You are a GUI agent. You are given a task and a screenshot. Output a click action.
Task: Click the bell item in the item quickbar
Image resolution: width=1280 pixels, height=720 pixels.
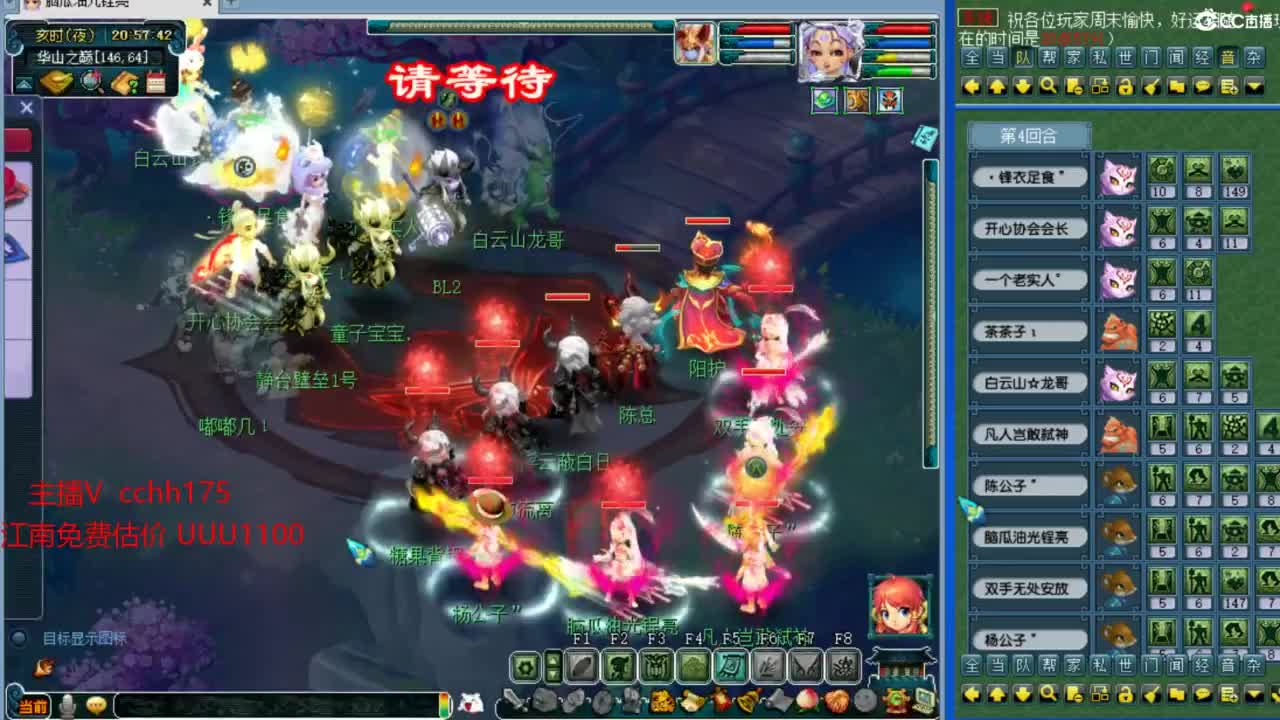[x=748, y=700]
